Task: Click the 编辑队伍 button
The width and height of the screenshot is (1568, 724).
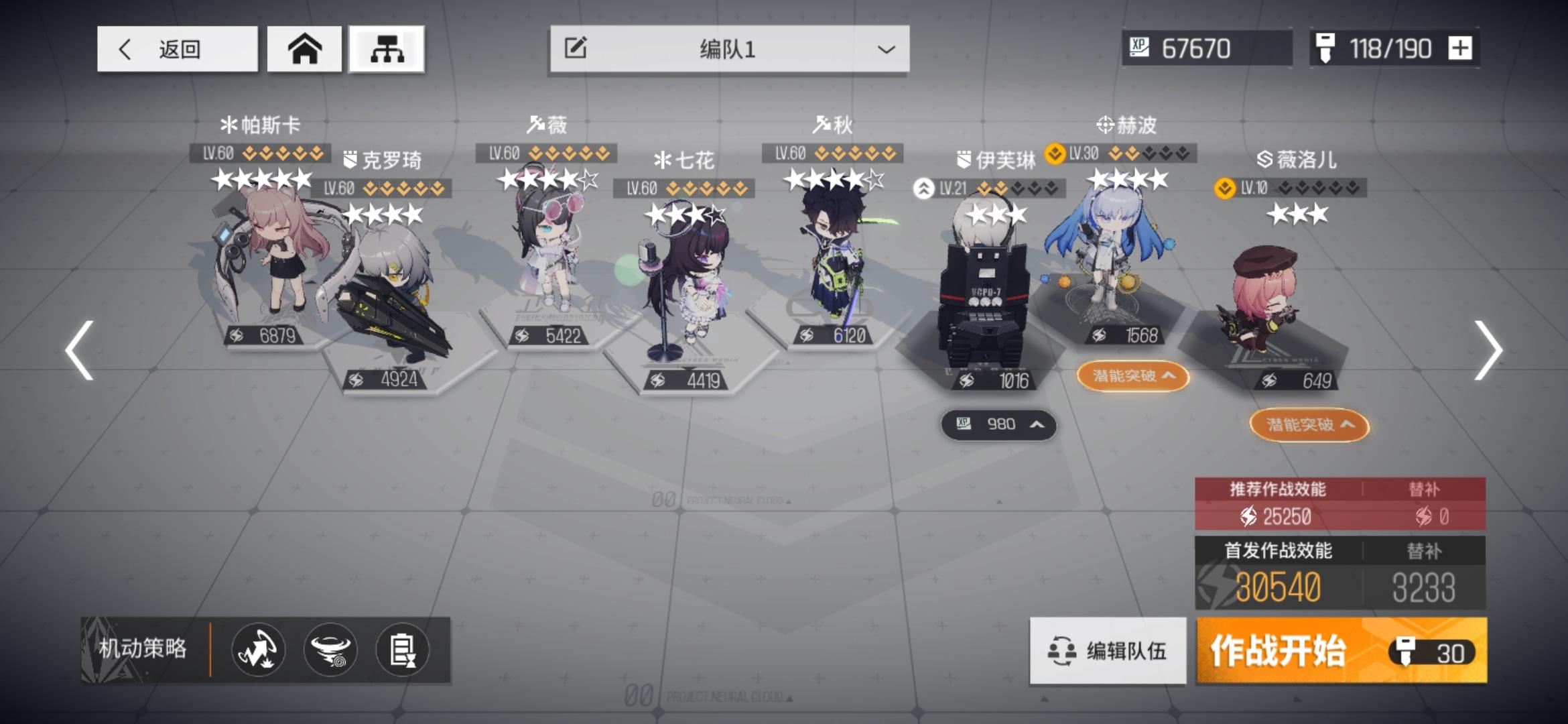Action: tap(1106, 650)
